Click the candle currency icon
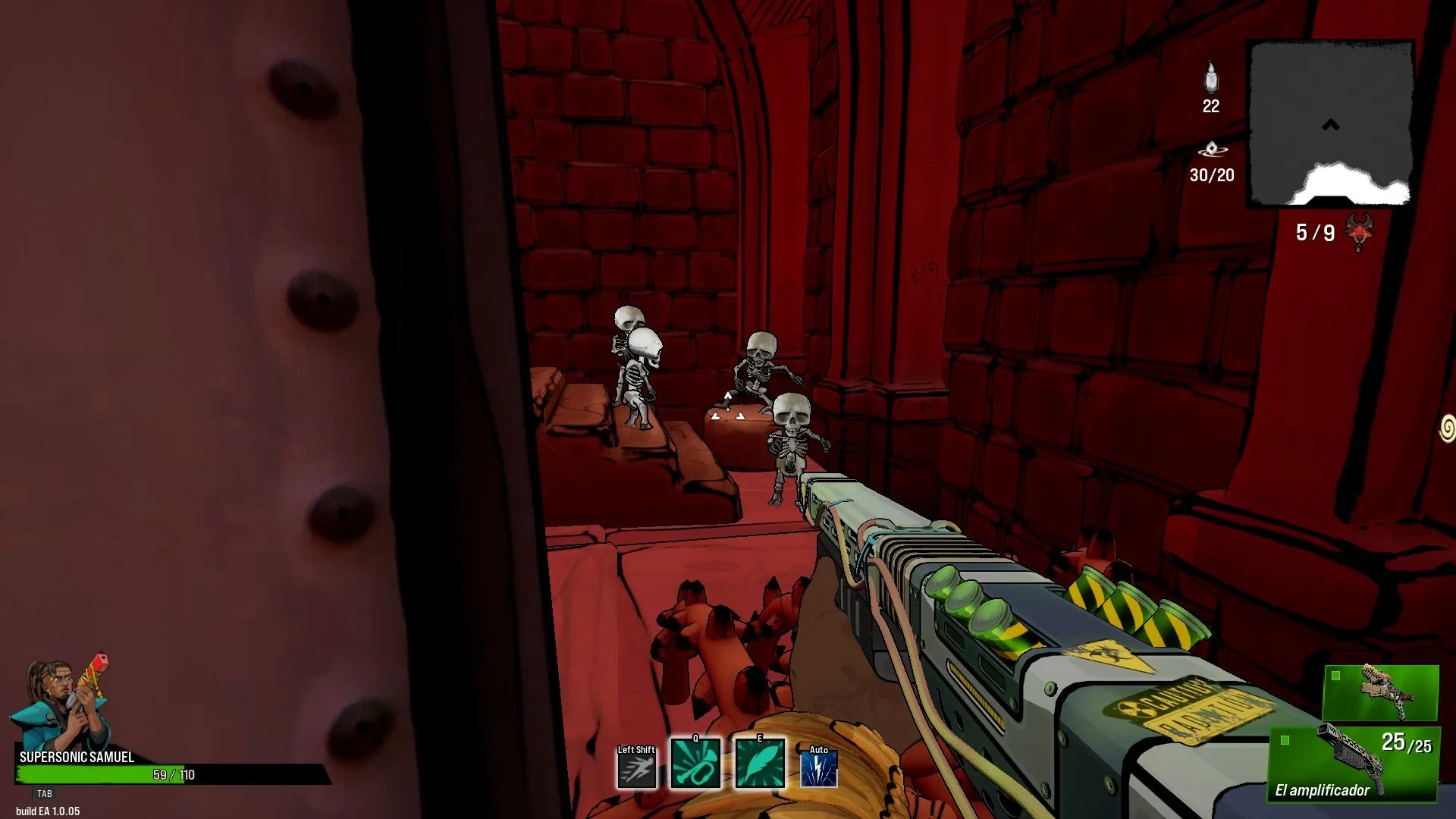 coord(1211,77)
